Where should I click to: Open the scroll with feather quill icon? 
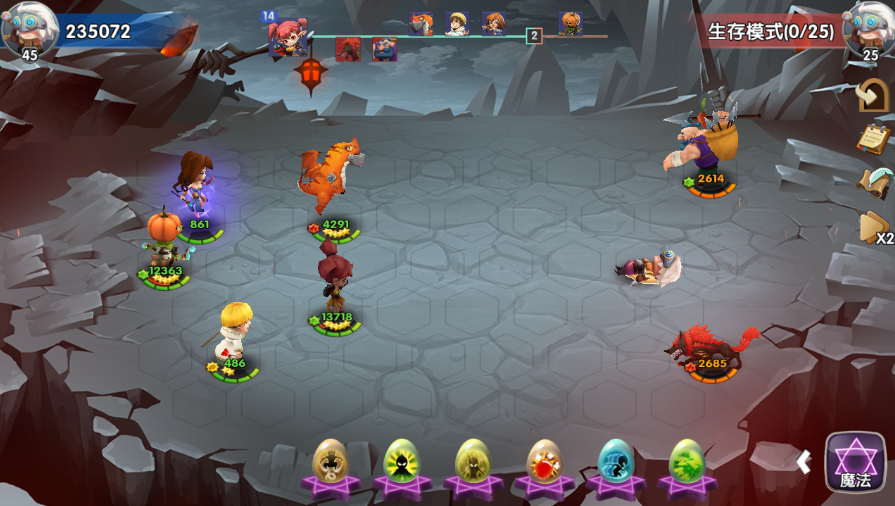click(x=873, y=182)
